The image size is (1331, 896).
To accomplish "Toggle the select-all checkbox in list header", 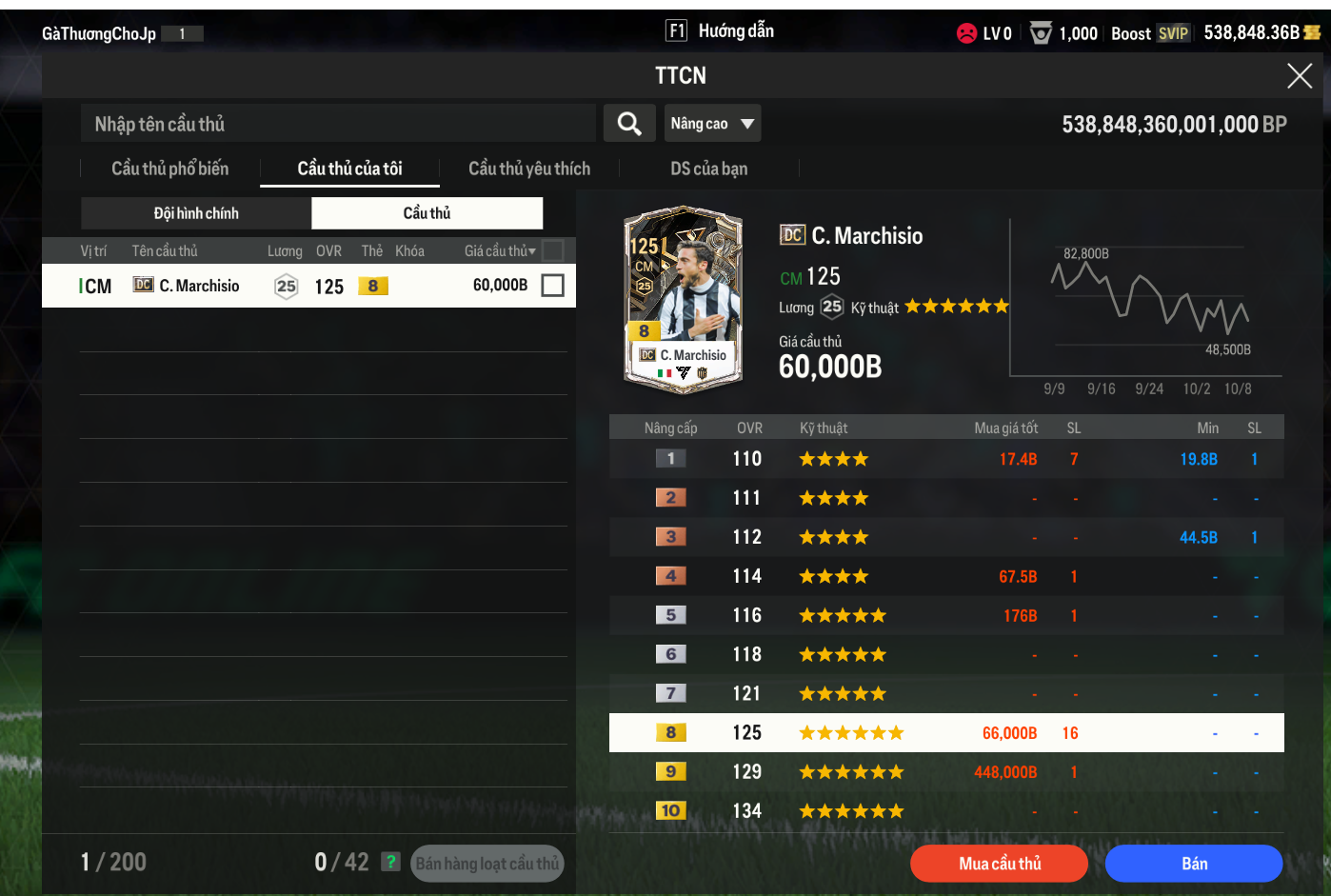I will point(552,250).
